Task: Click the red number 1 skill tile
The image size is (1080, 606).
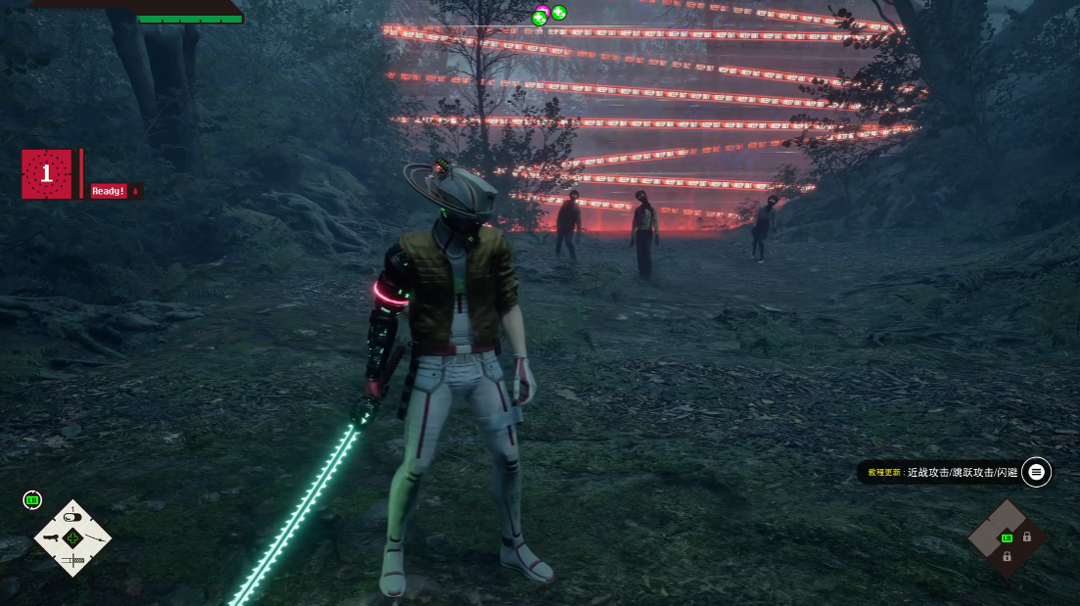Action: (x=46, y=174)
